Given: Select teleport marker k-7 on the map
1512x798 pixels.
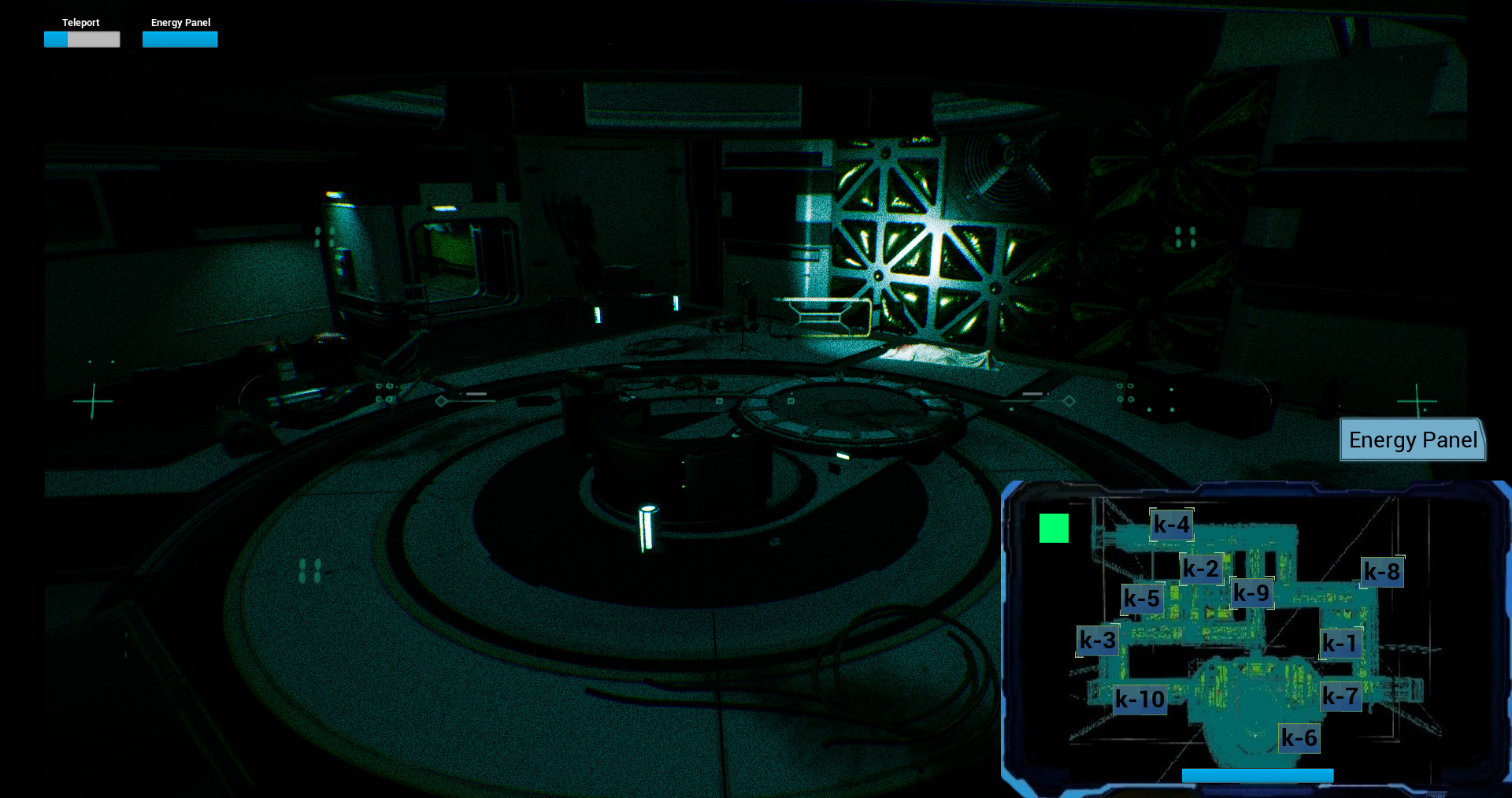Looking at the screenshot, I should point(1343,696).
